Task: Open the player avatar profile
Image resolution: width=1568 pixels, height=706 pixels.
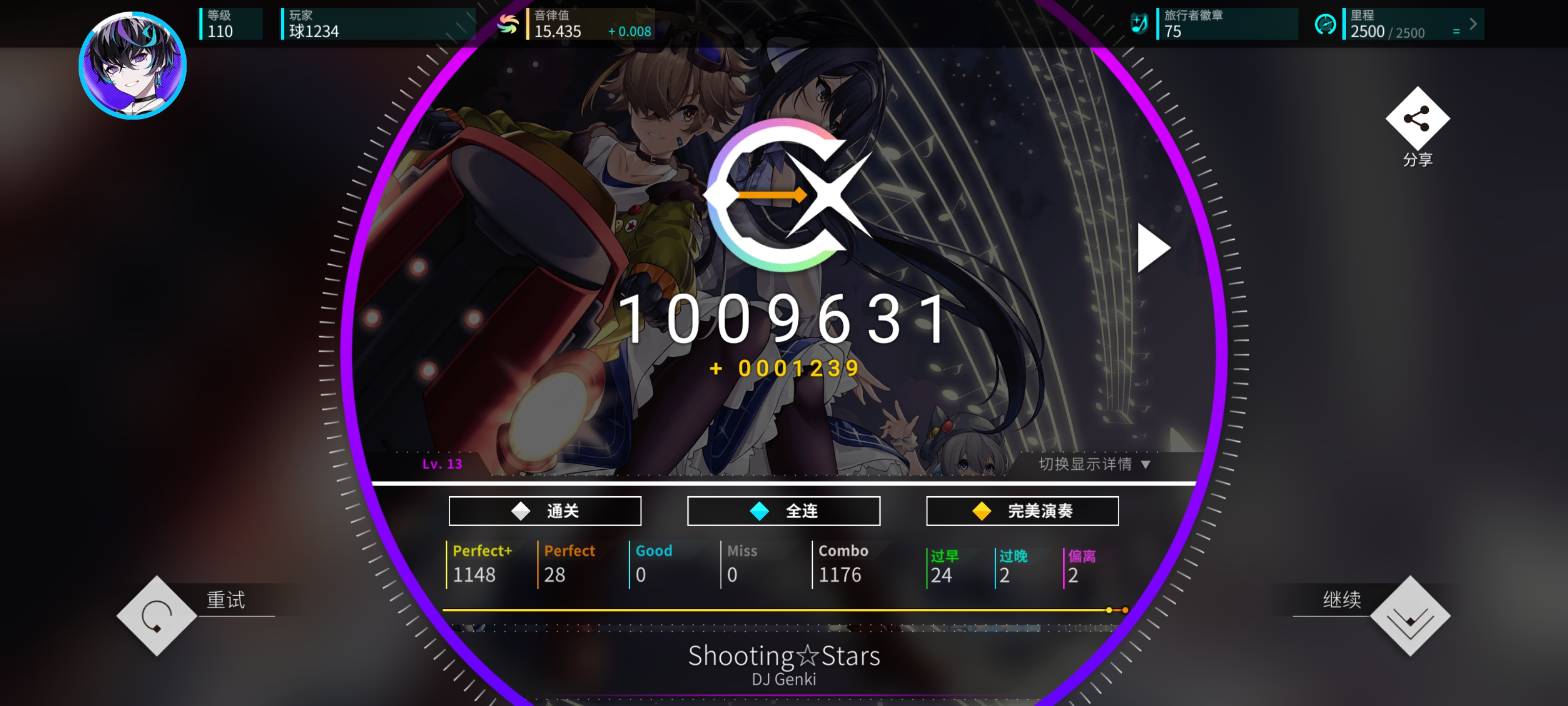Action: (133, 65)
